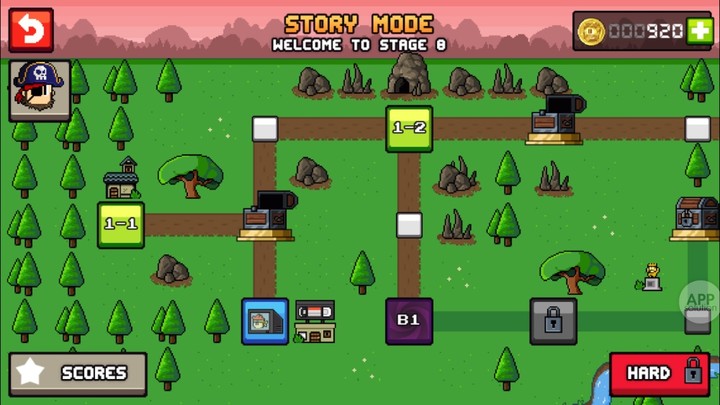Tap the locked padlock stage tile

[553, 320]
